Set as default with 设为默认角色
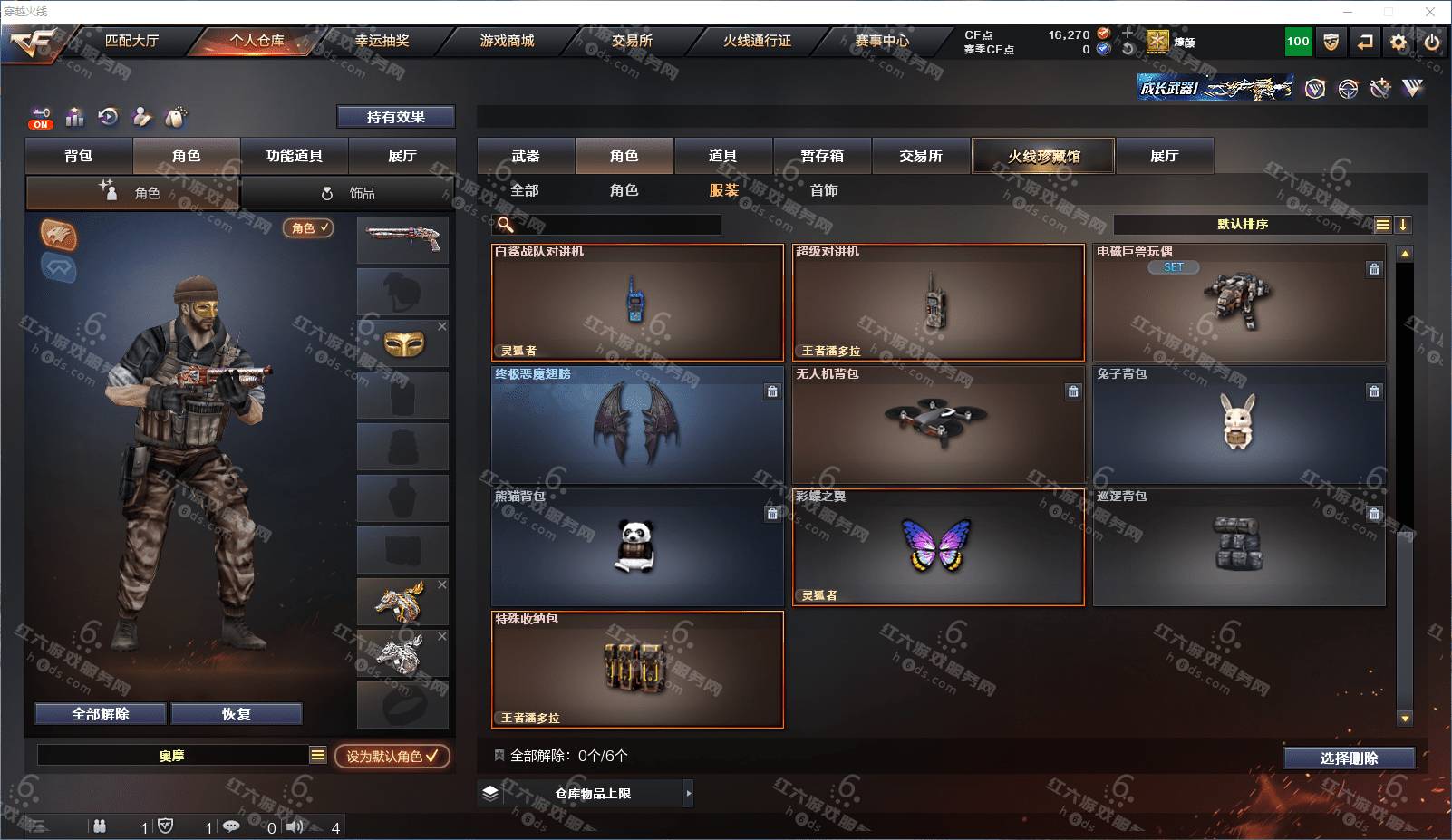The height and width of the screenshot is (840, 1452). tap(392, 756)
